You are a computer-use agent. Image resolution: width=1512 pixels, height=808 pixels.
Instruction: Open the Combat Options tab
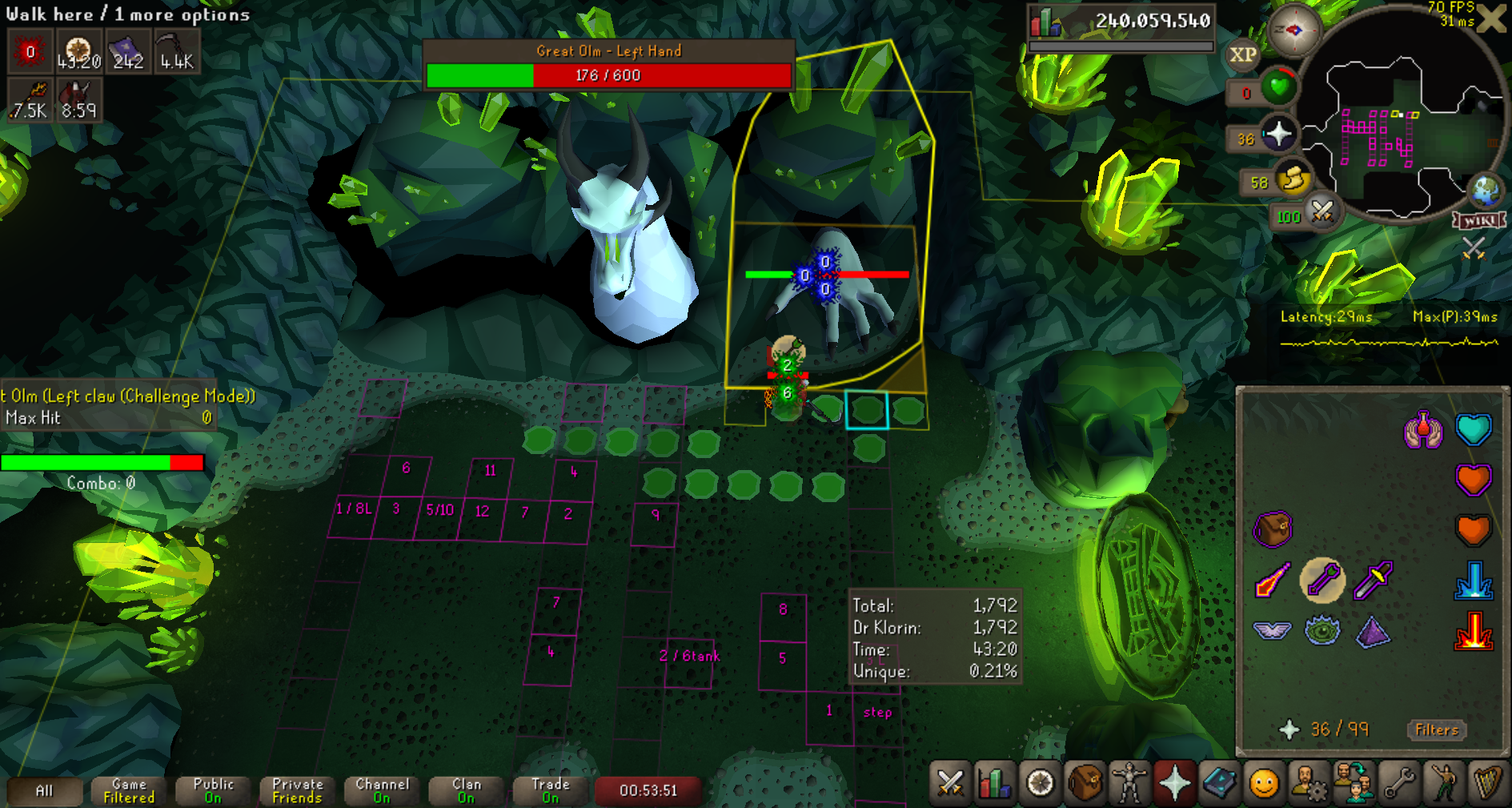tap(950, 782)
